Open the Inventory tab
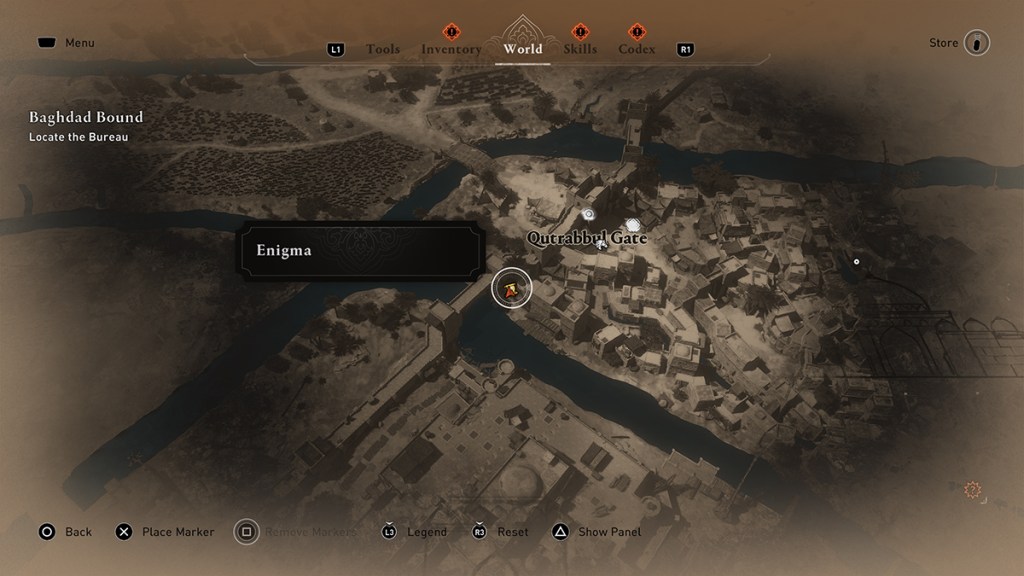This screenshot has width=1024, height=576. pyautogui.click(x=451, y=49)
